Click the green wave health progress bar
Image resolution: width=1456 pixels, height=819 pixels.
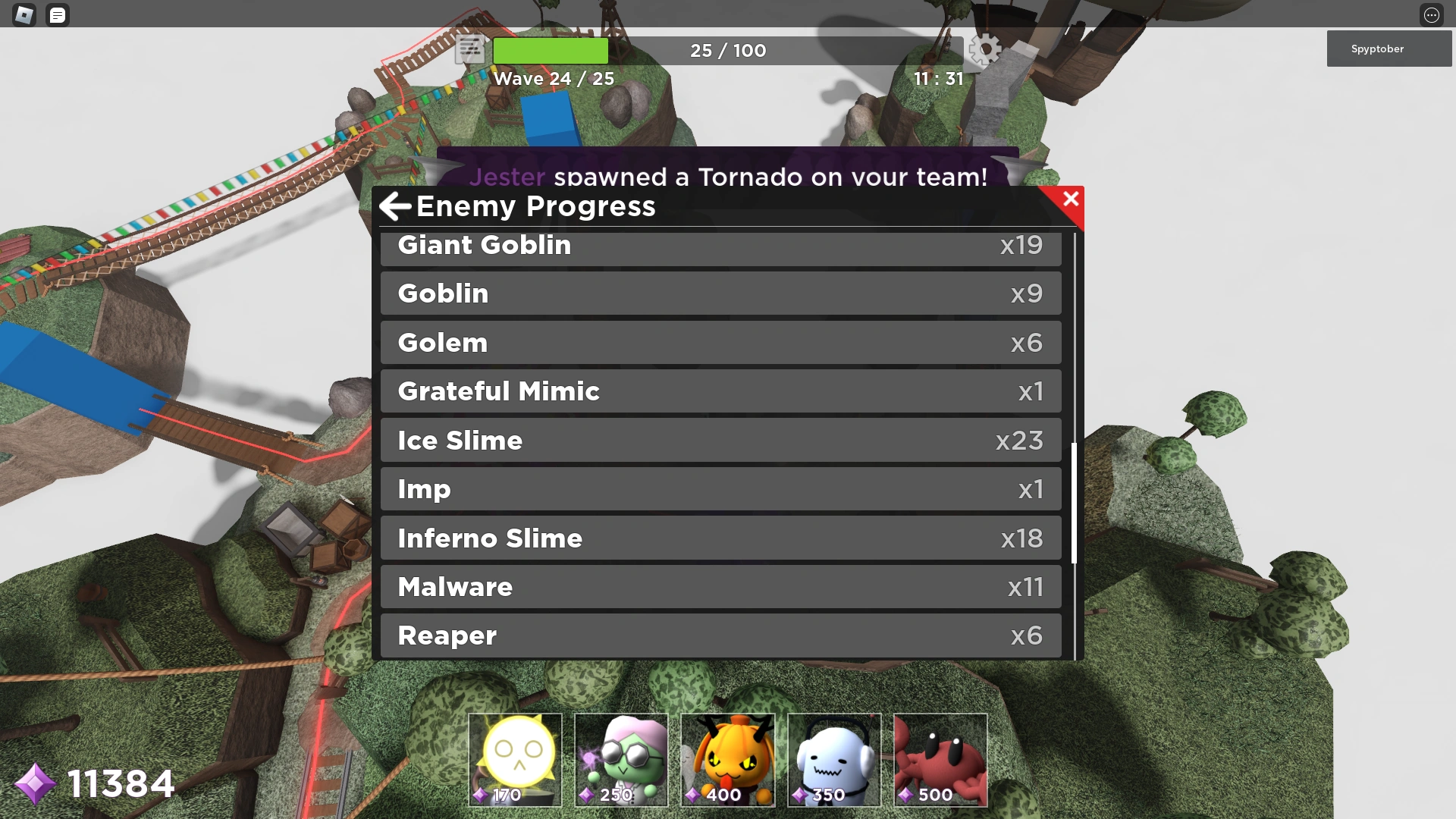pos(551,50)
